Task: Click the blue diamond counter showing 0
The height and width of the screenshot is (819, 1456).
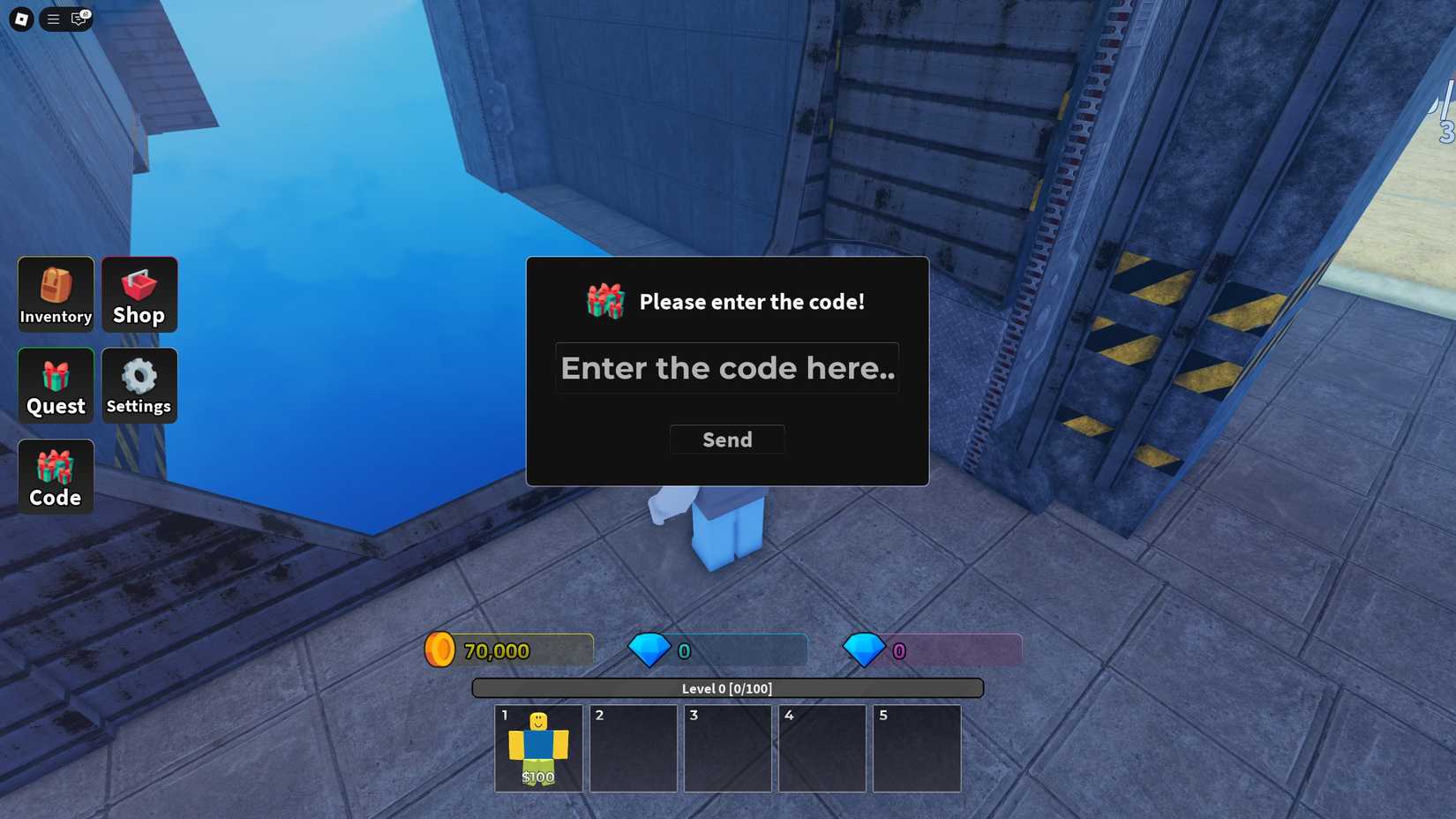Action: [x=682, y=650]
